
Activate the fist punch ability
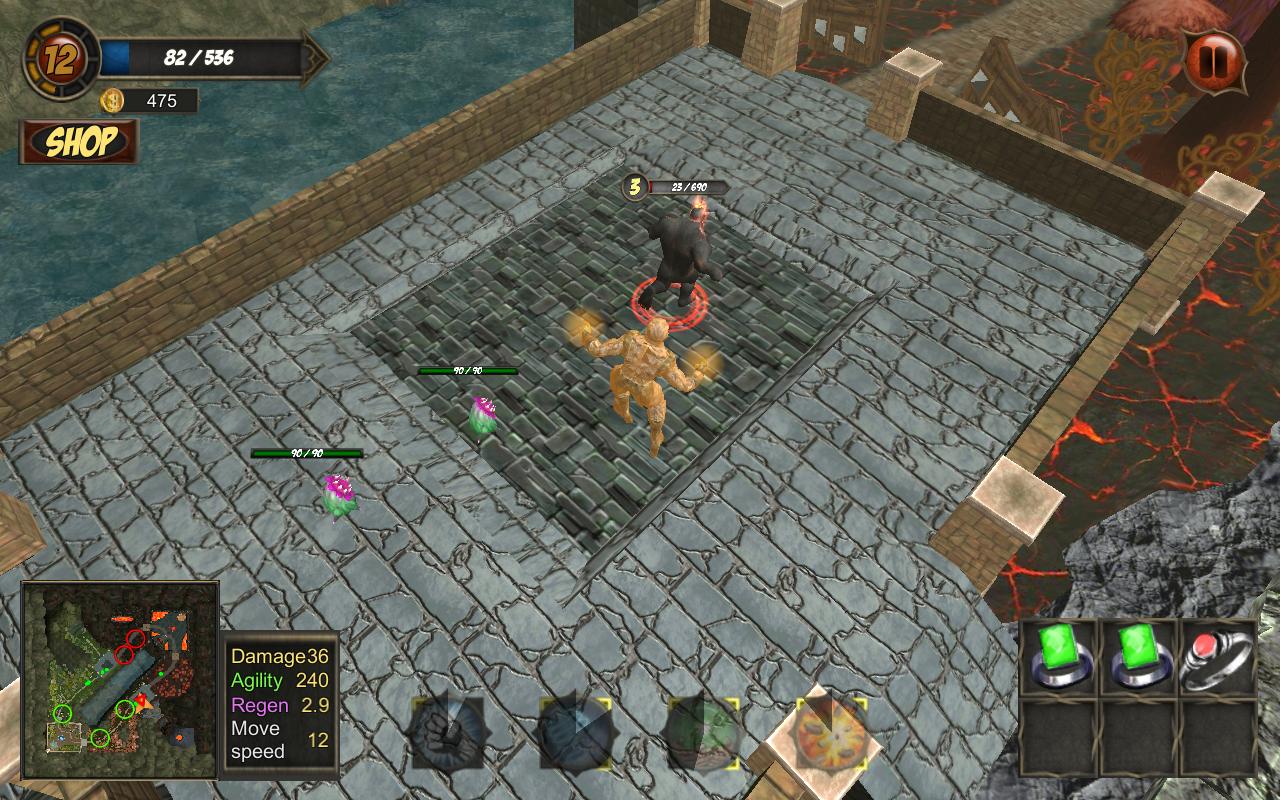[x=447, y=733]
